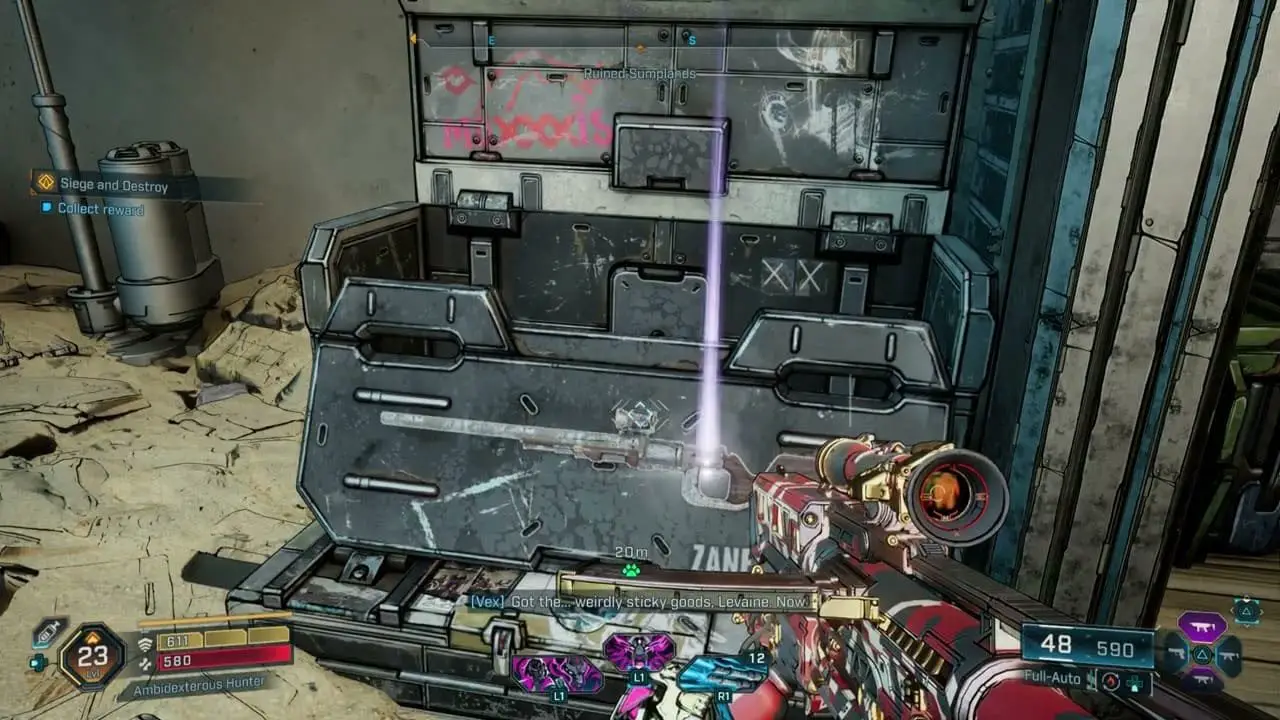The width and height of the screenshot is (1280, 720).
Task: Toggle the Full-Auto fire mode indicator
Action: tap(1054, 677)
